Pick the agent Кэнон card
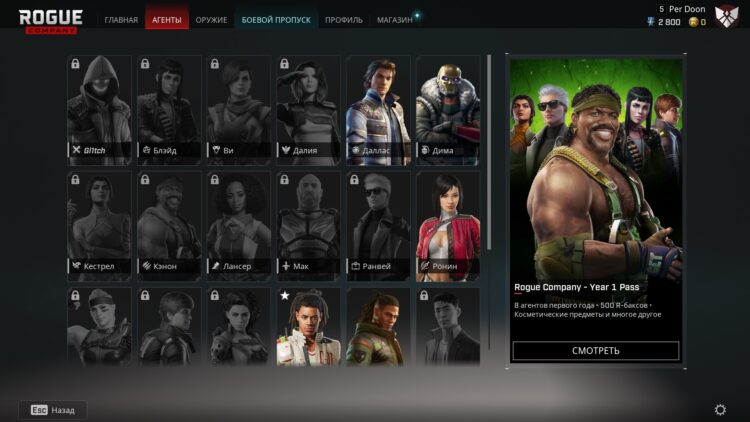The image size is (750, 422). tap(169, 226)
